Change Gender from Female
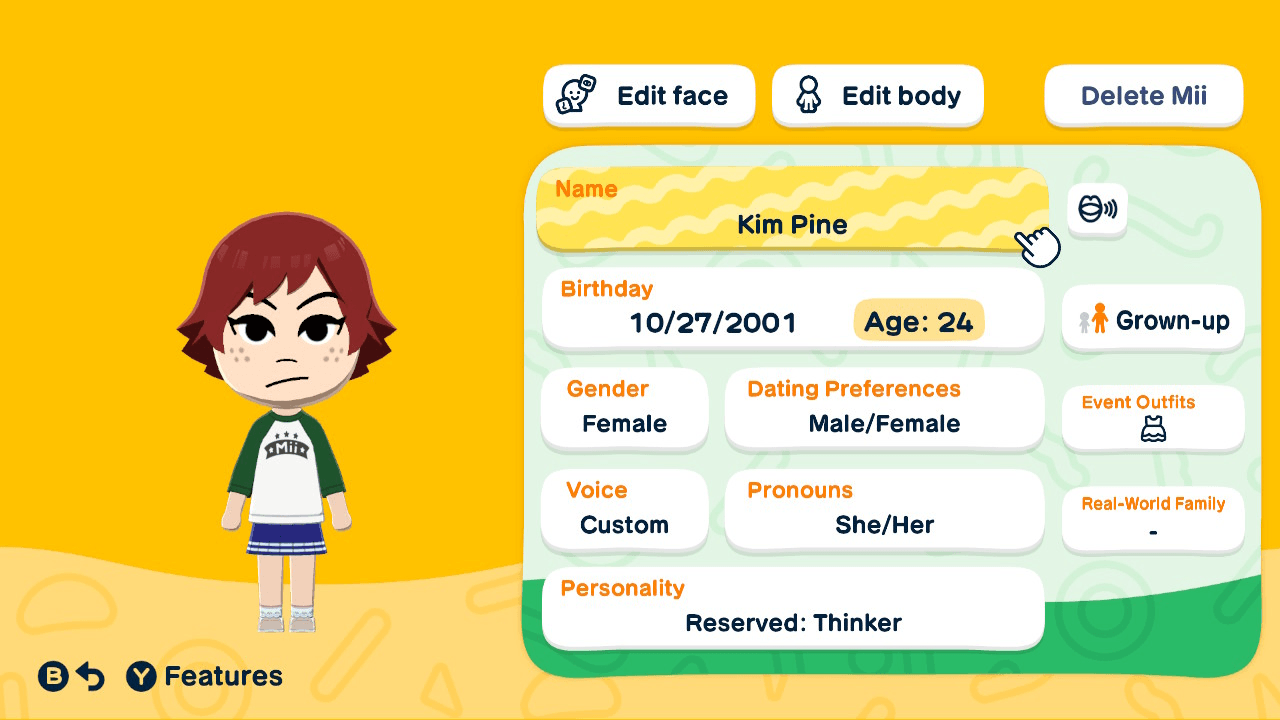 point(624,408)
